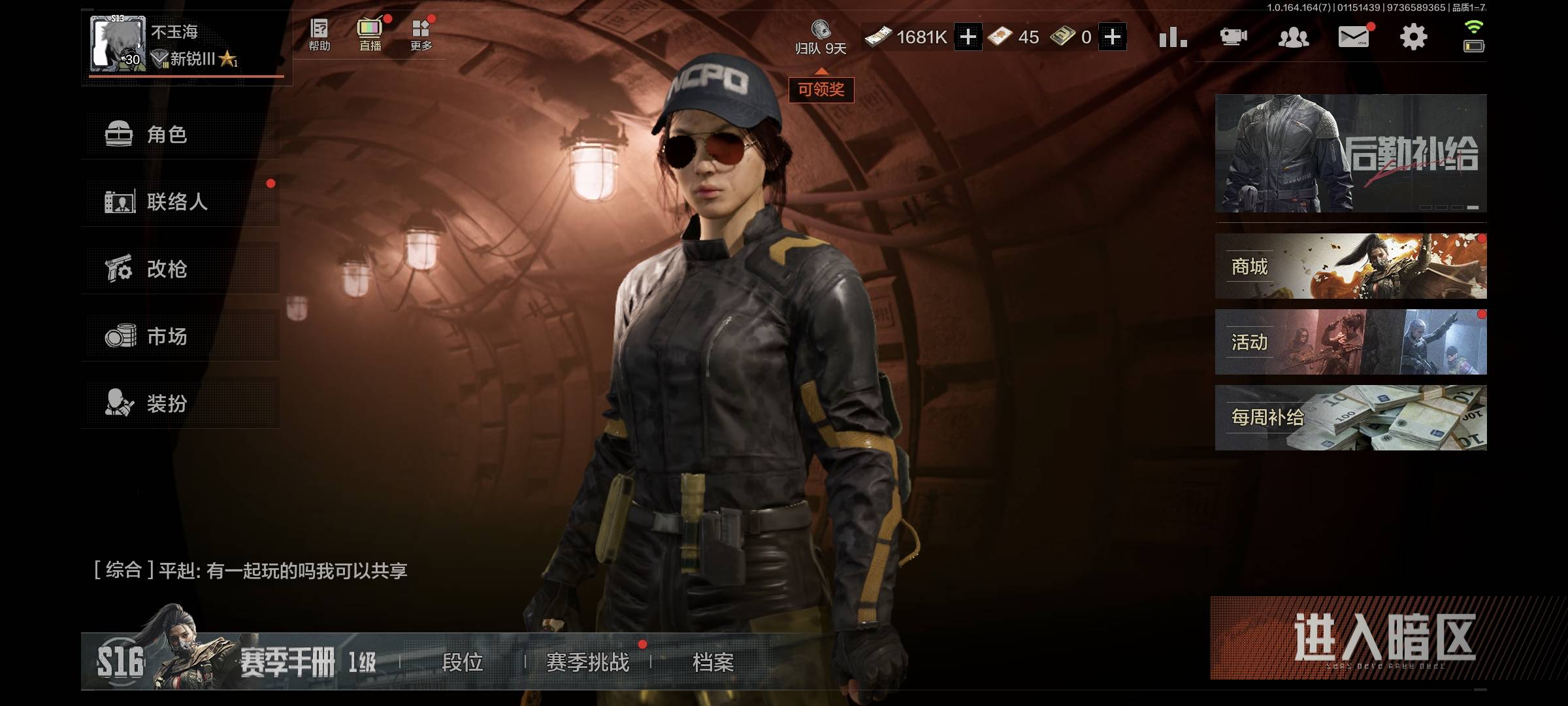
Task: Open the 市场 market menu
Action: pyautogui.click(x=180, y=336)
